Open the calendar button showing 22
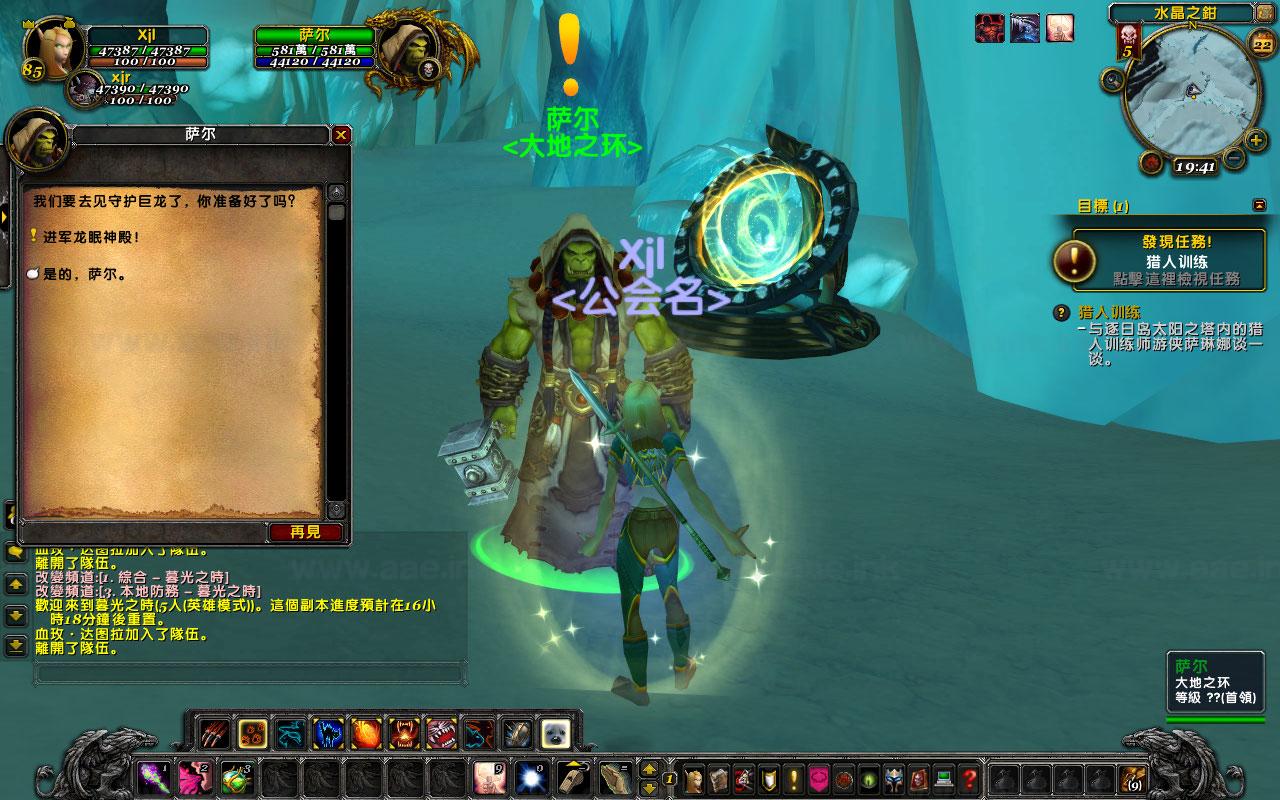This screenshot has width=1280, height=800. click(x=1262, y=44)
